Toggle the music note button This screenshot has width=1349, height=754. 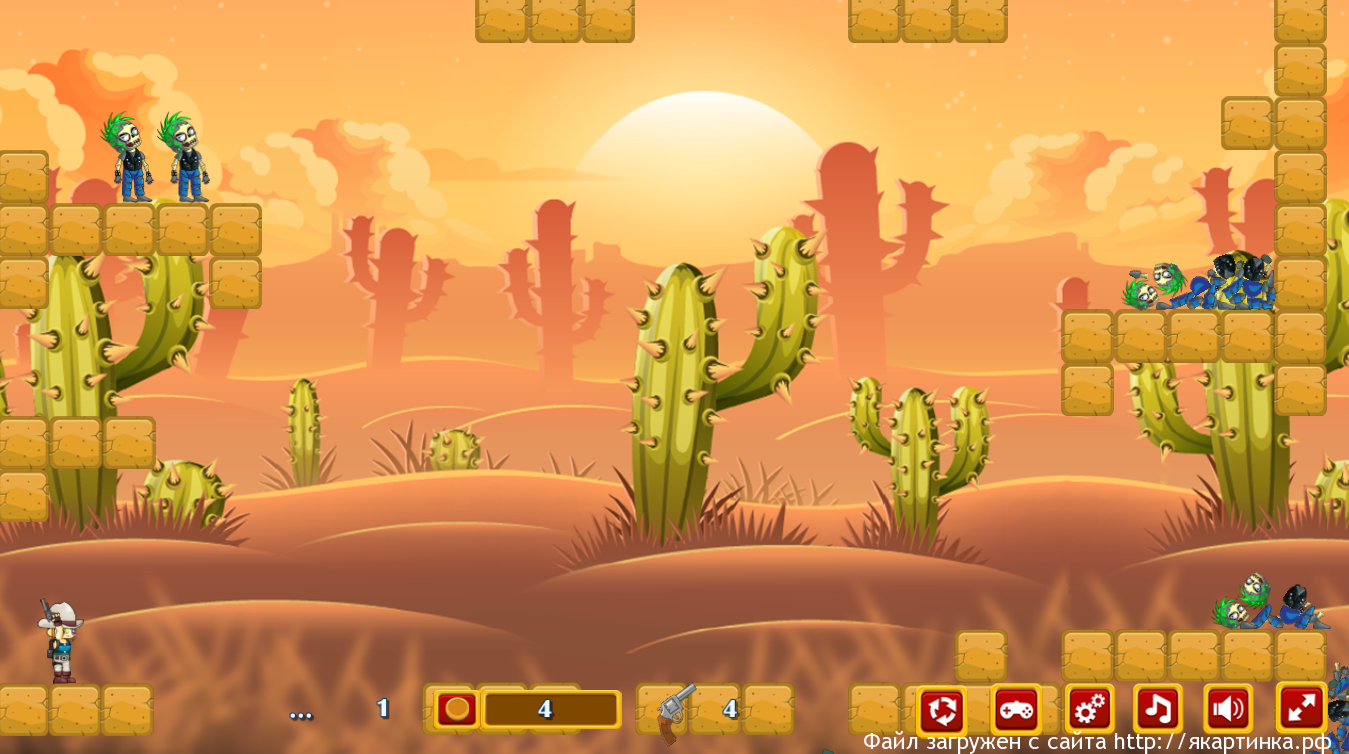coord(1158,710)
